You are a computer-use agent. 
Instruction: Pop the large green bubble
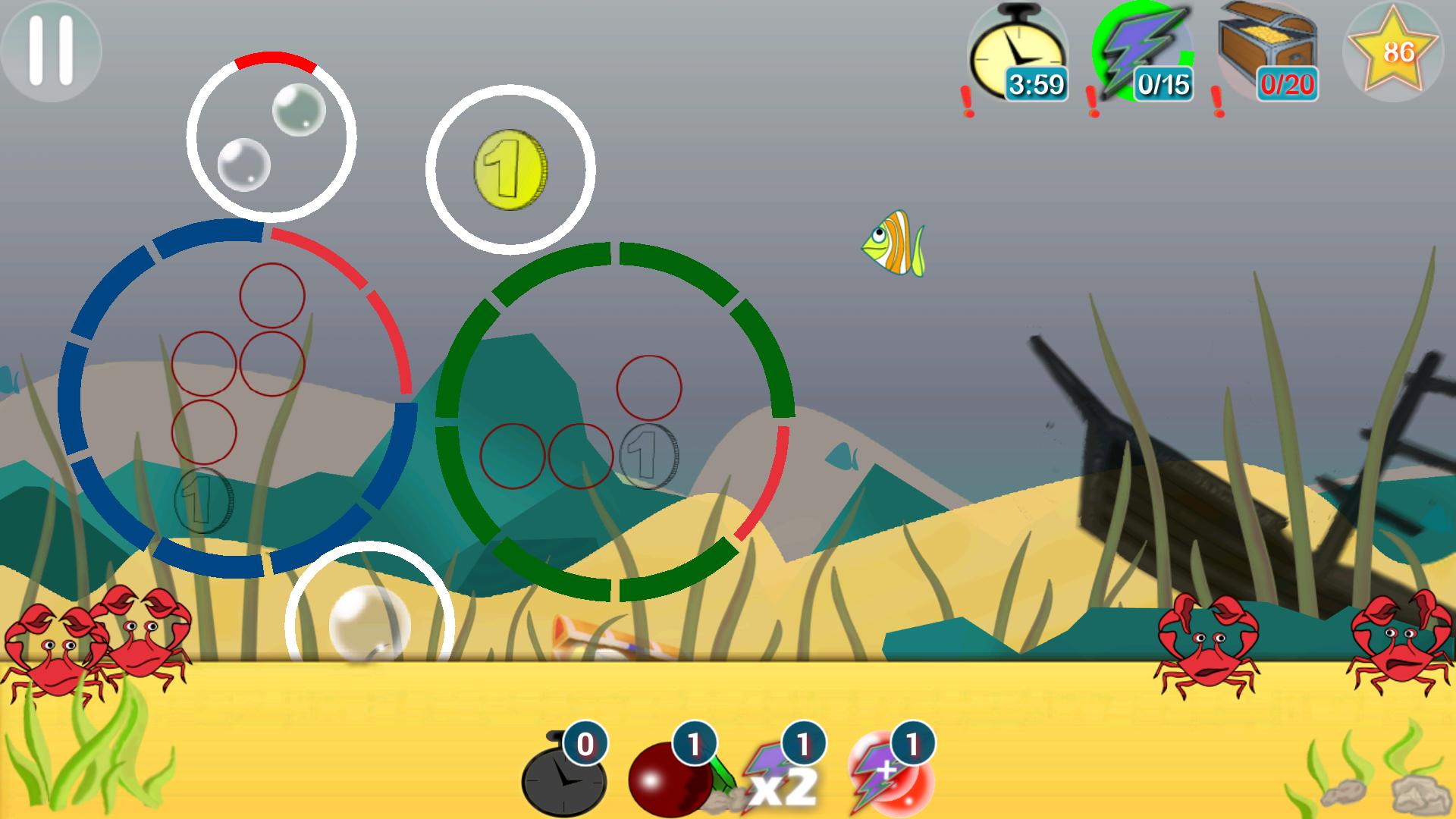(298, 110)
